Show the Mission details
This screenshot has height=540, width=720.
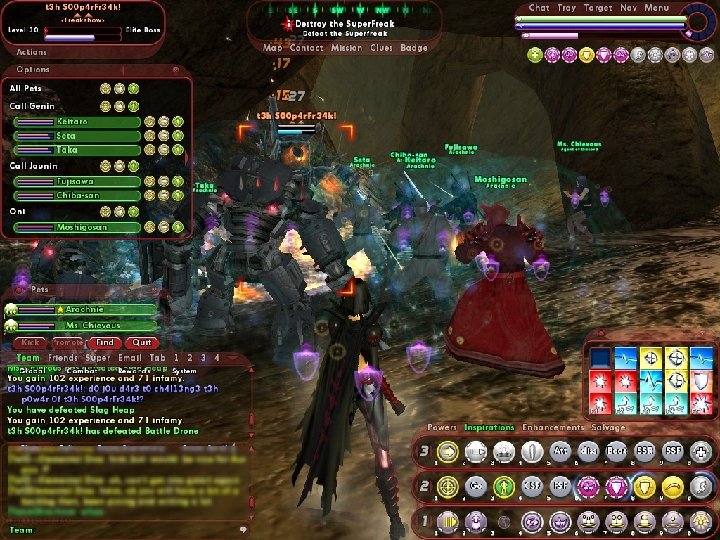(x=347, y=47)
